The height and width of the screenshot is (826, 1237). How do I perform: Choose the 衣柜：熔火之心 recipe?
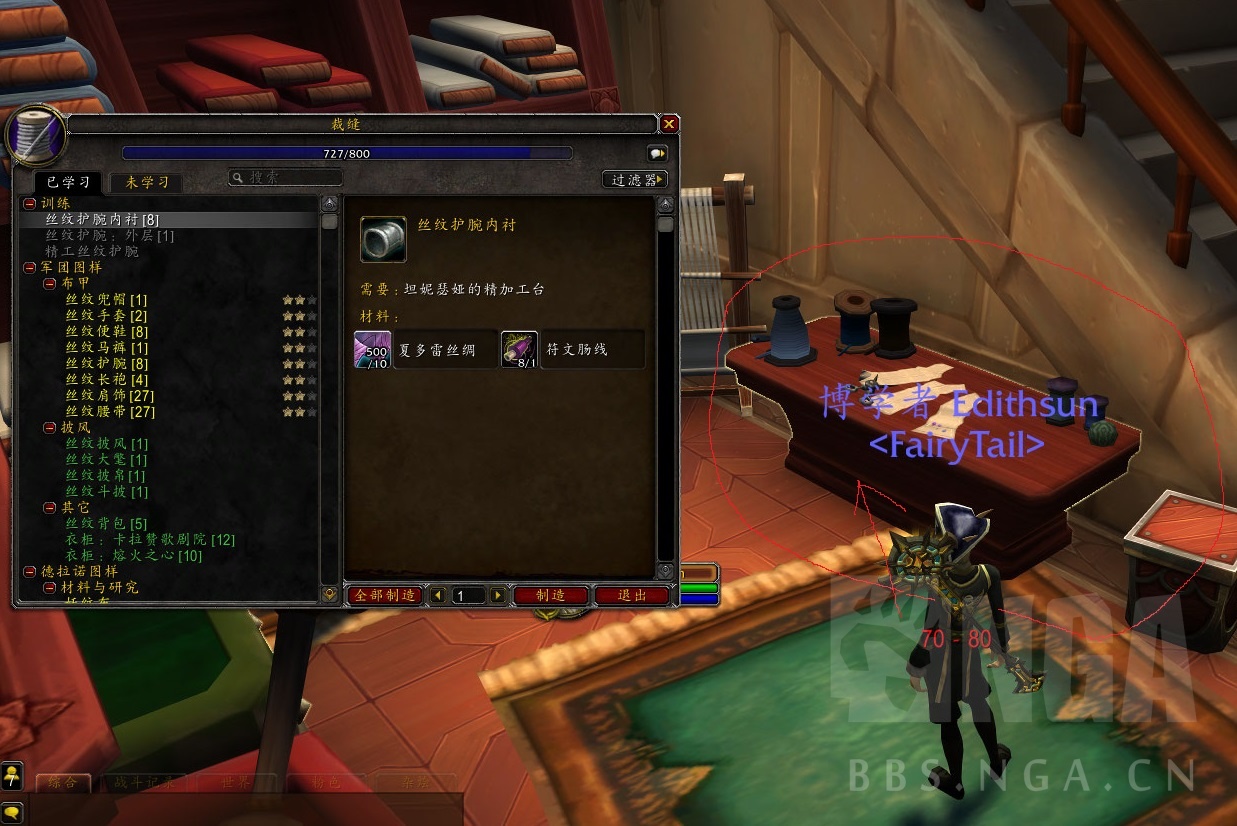coord(133,555)
